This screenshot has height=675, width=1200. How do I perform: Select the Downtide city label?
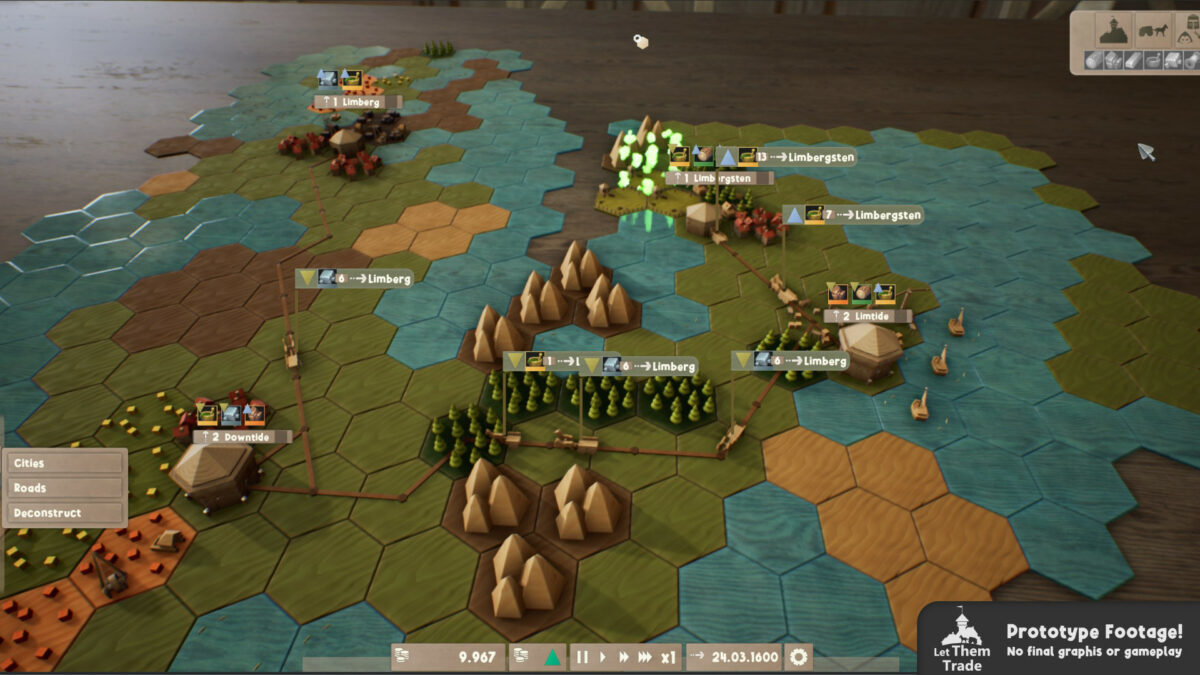[242, 436]
